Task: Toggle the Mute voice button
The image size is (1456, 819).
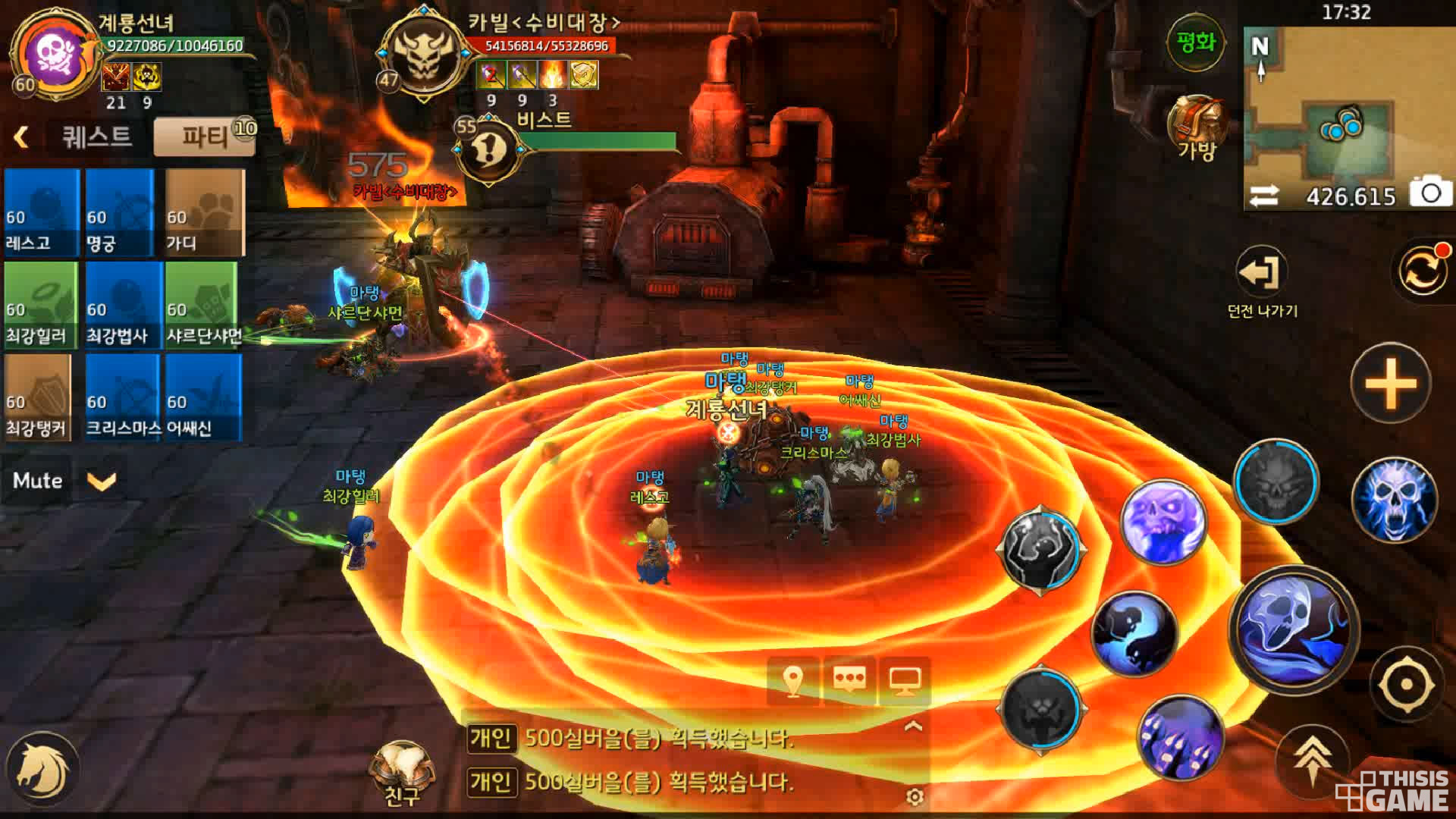Action: [x=37, y=480]
